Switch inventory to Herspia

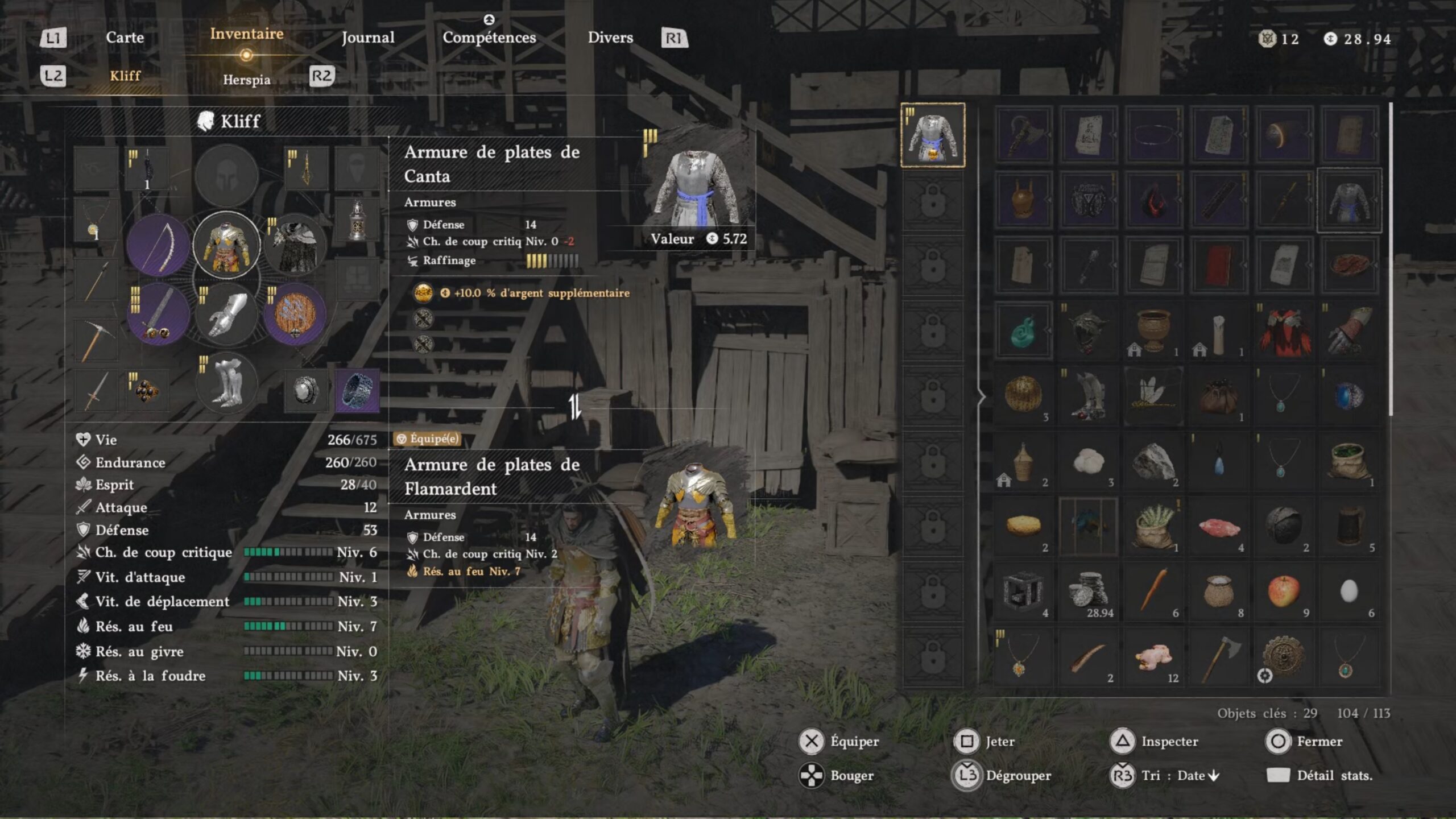[246, 80]
